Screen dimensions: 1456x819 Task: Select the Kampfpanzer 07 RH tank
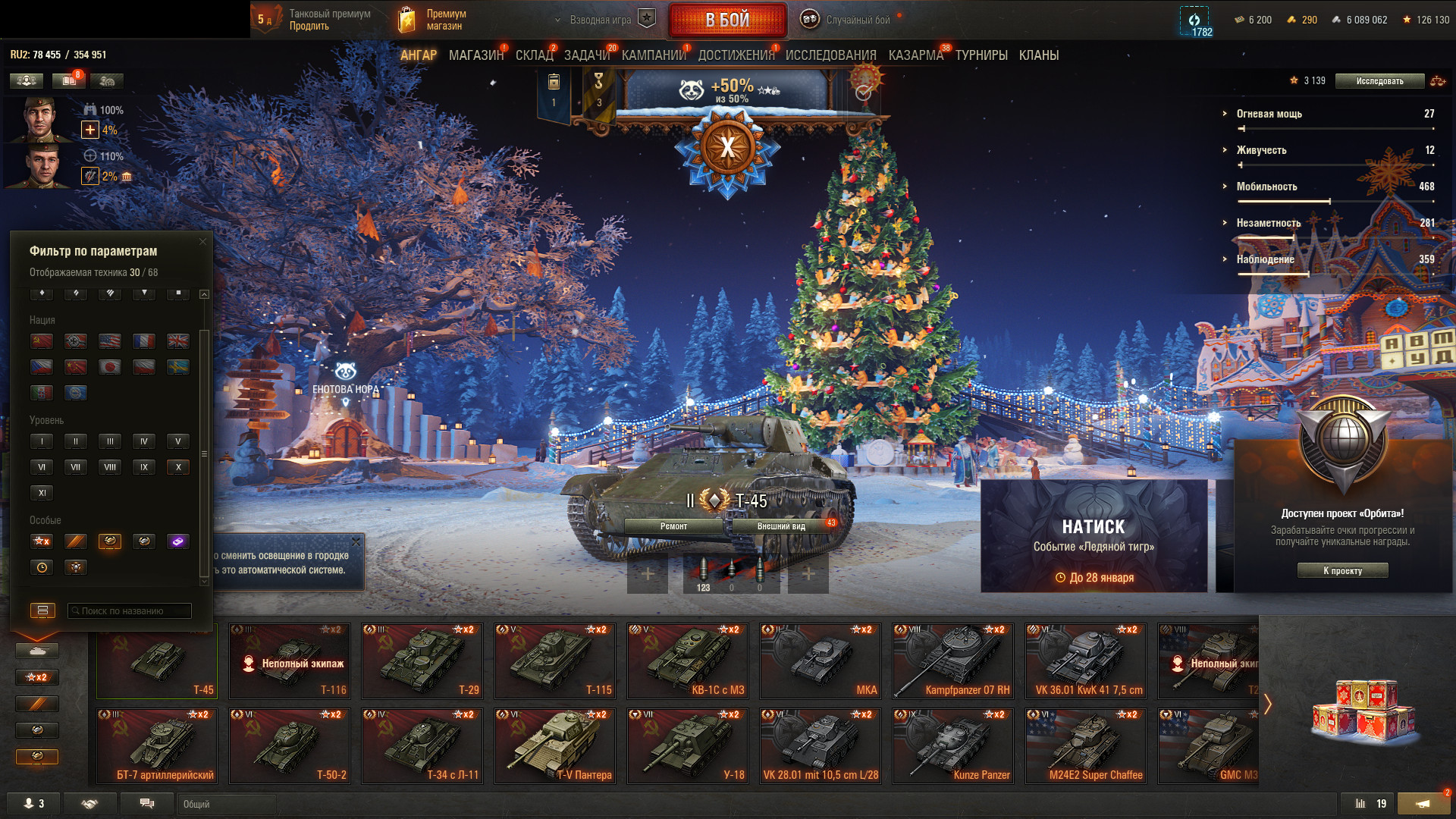[x=953, y=661]
